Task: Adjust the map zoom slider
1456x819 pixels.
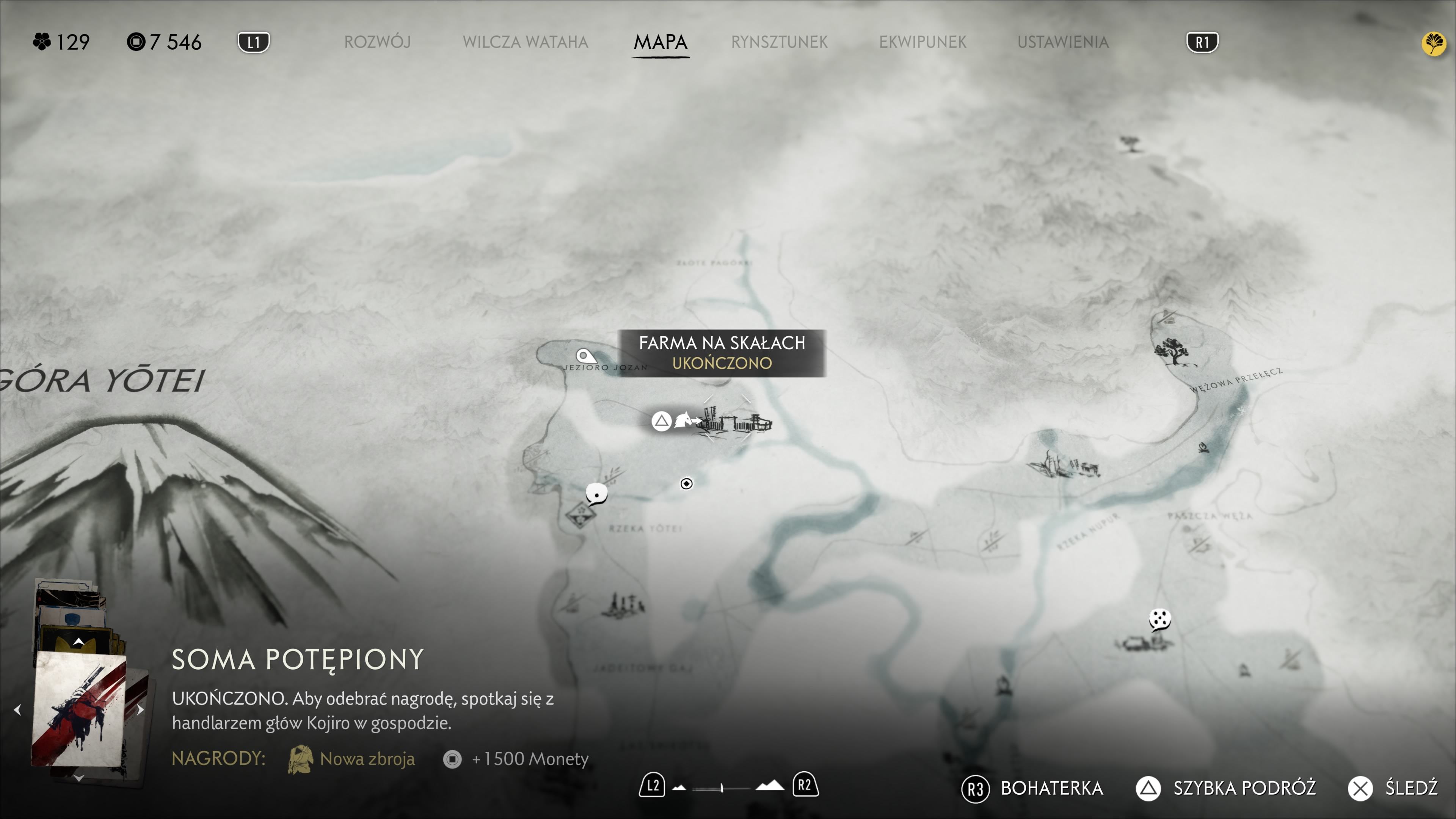Action: coord(722,788)
